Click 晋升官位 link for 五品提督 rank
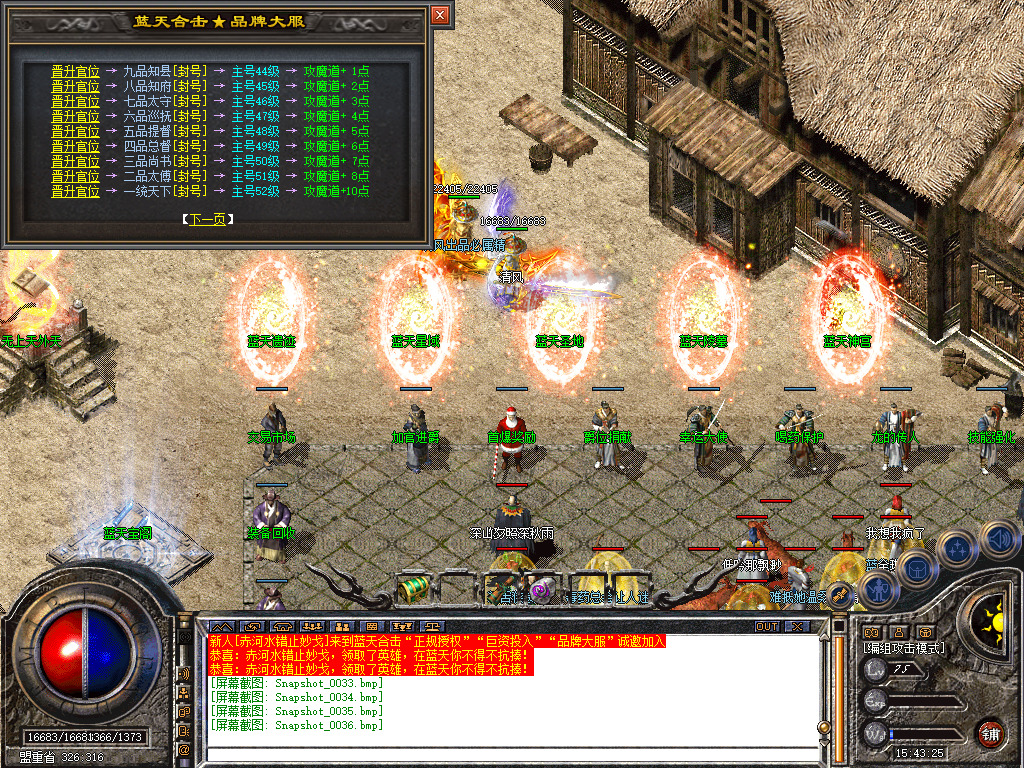The image size is (1024, 768). pos(75,131)
